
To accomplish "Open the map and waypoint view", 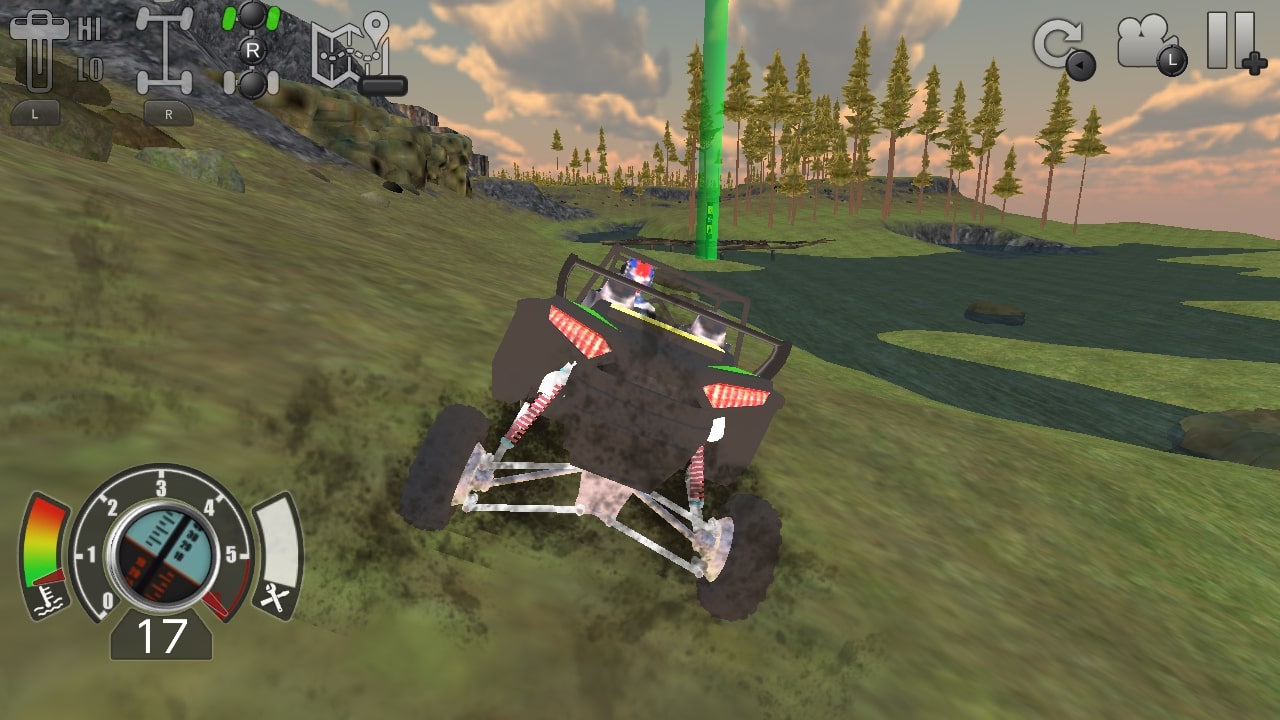I will 350,50.
